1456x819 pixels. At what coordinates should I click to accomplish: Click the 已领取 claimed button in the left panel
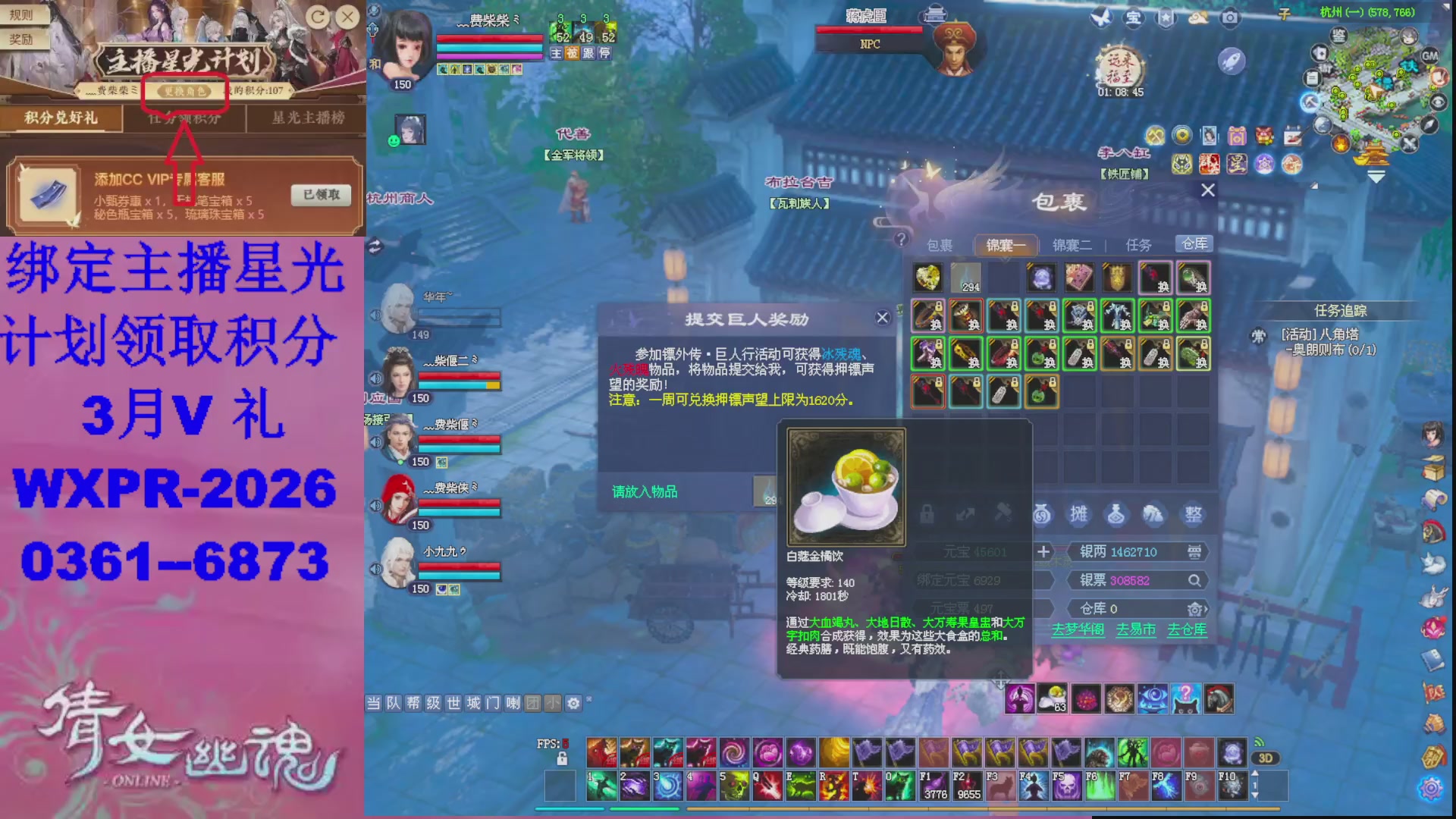click(x=322, y=196)
